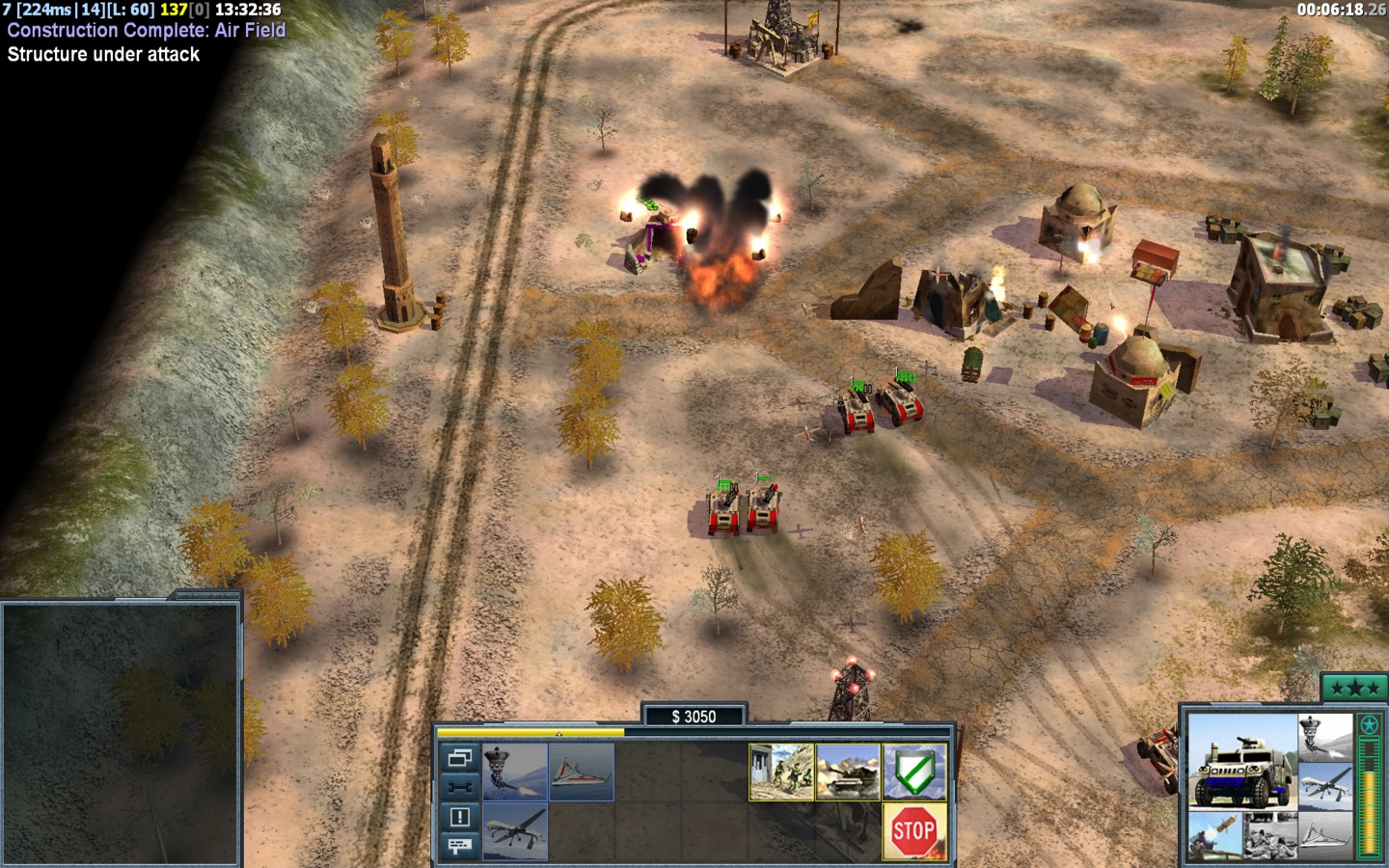The height and width of the screenshot is (868, 1389).
Task: Activate the green checkmark shield guard command
Action: tap(914, 772)
